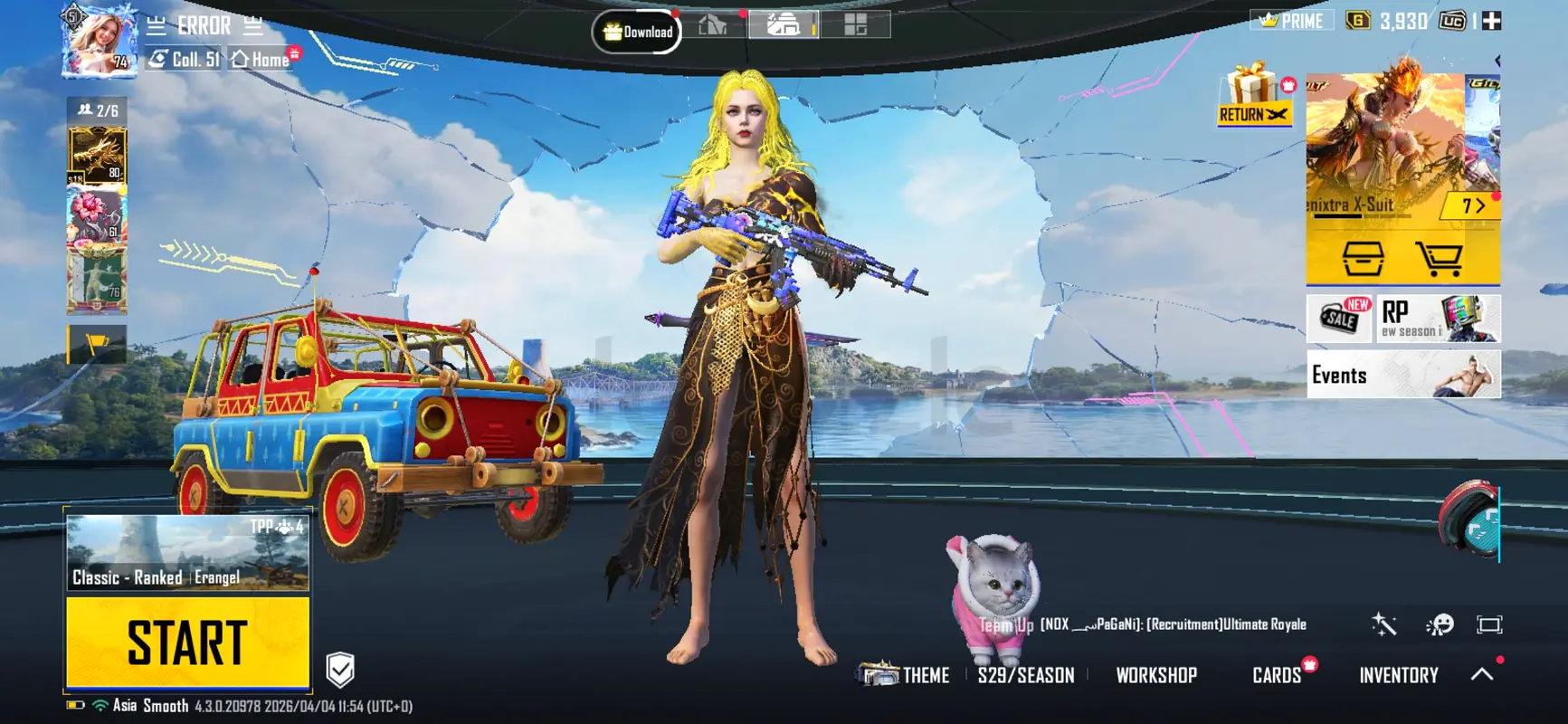
Task: Tap the yellow START button
Action: click(x=187, y=643)
